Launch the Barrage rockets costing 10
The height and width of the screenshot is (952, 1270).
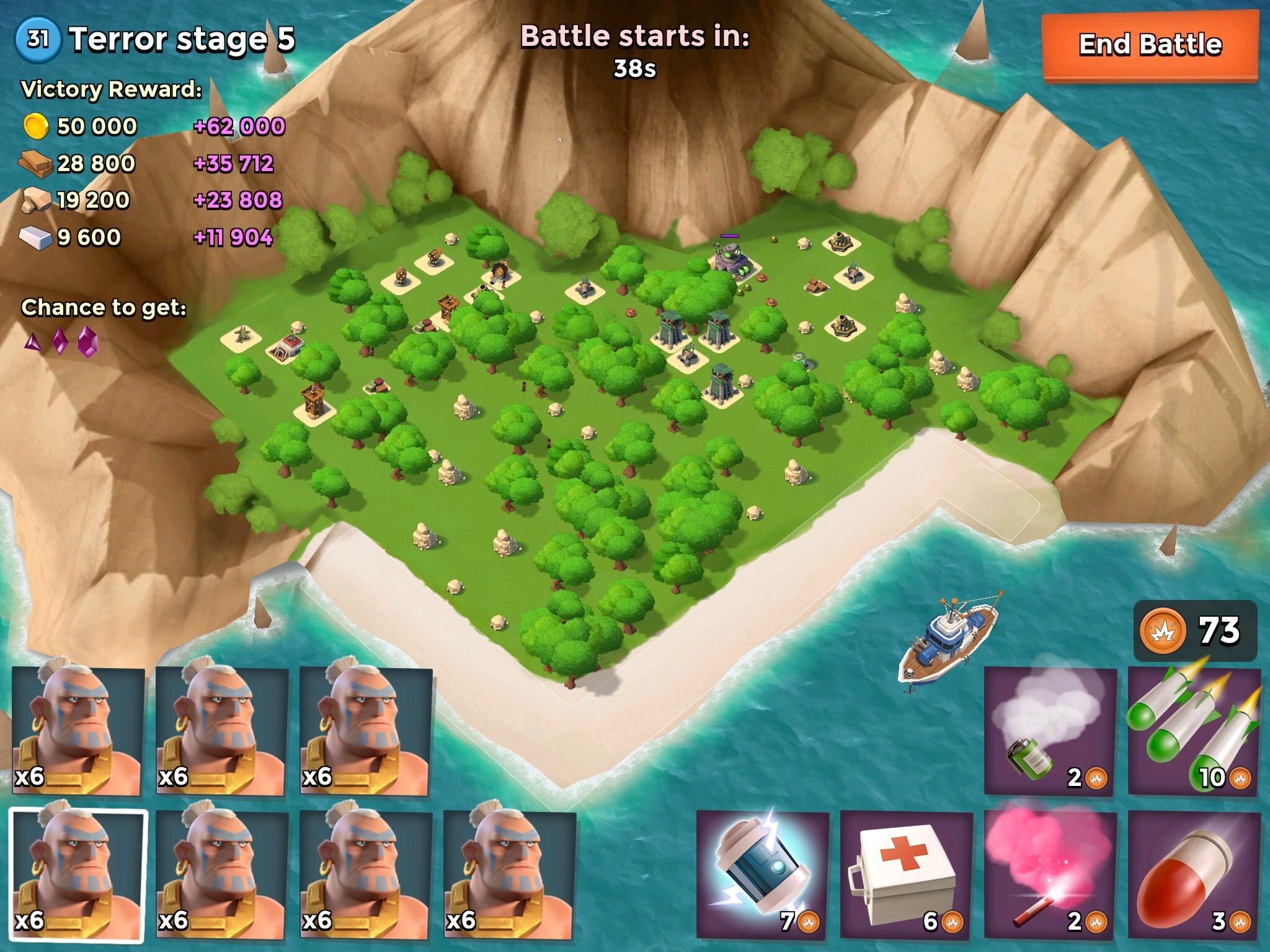point(1194,732)
